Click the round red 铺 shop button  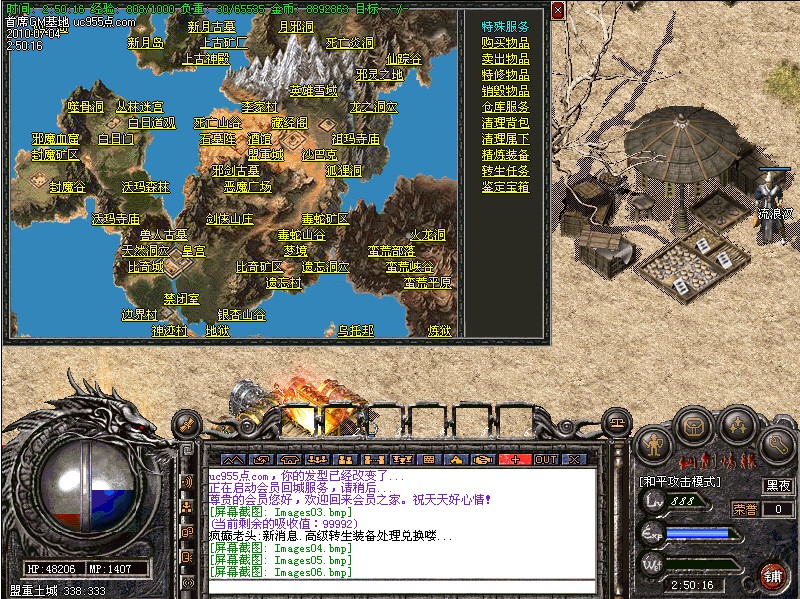pos(772,575)
